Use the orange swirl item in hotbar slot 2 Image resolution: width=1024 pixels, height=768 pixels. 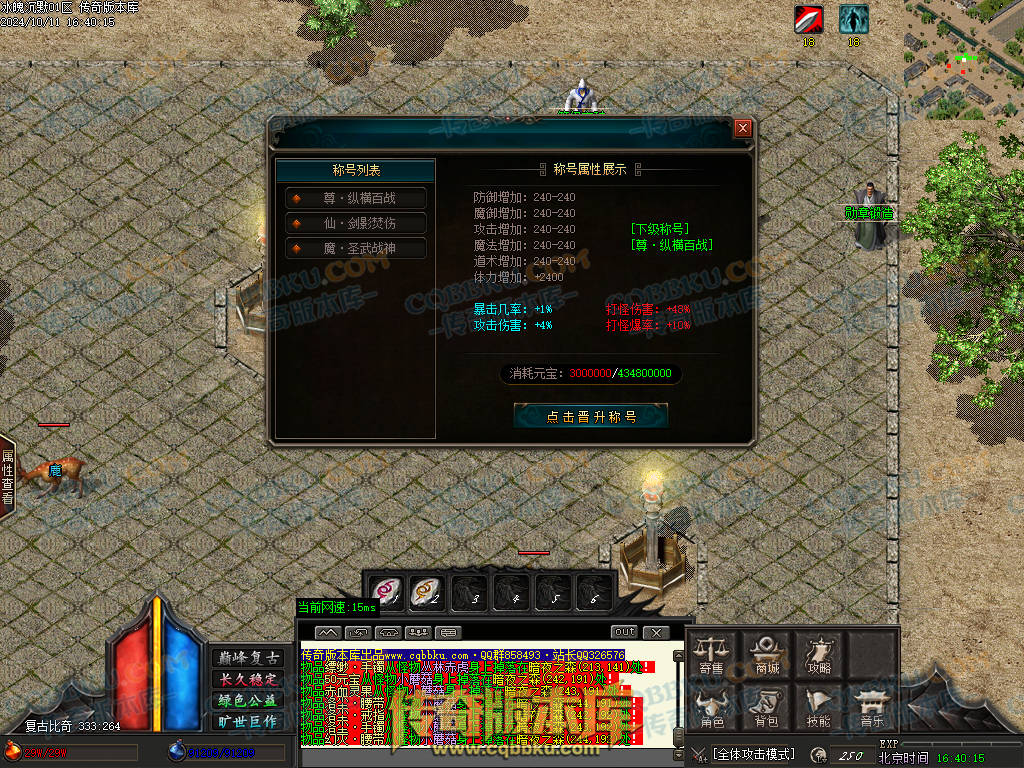click(x=428, y=591)
